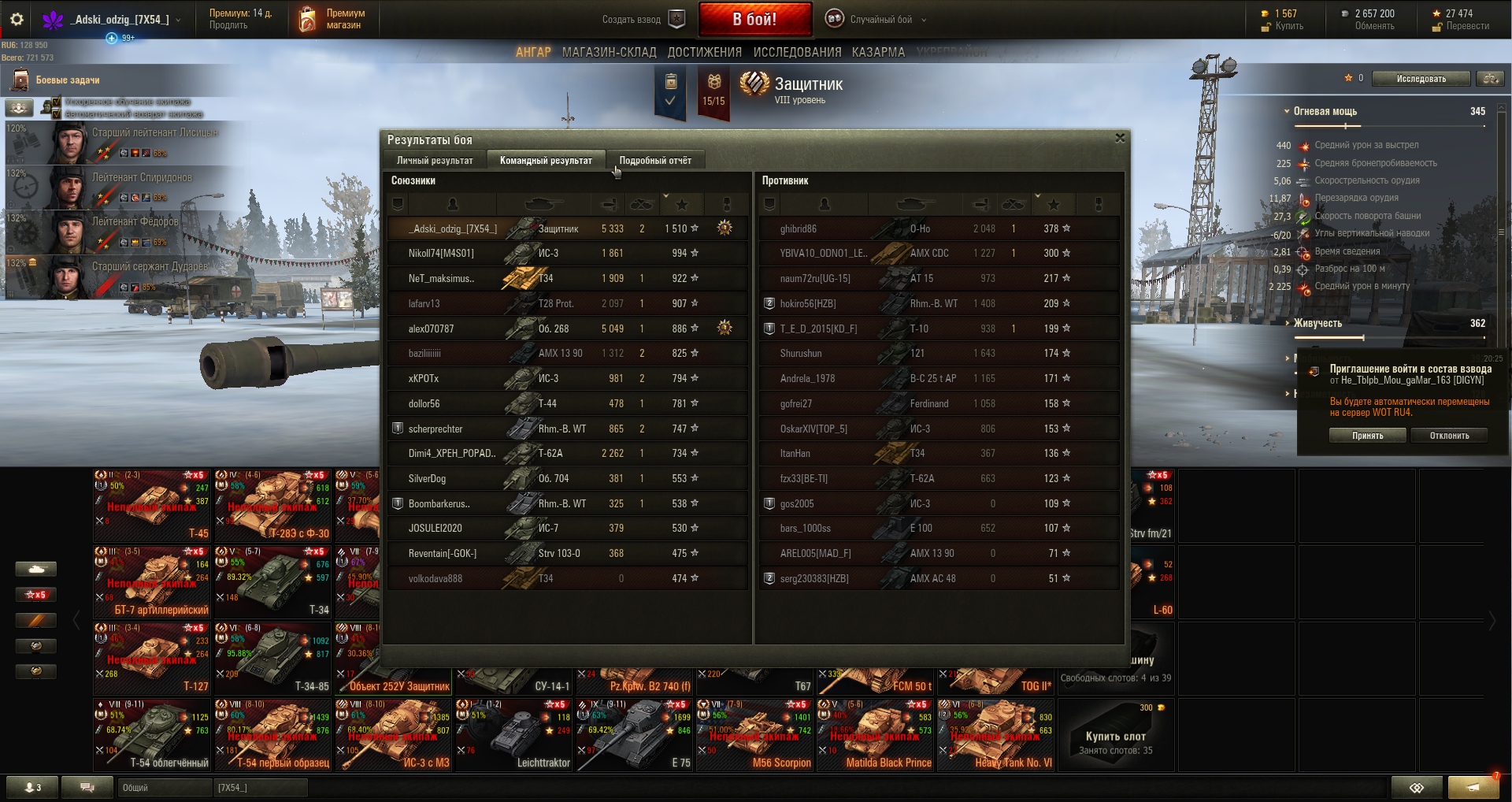
Task: Open the Подробный отчёт tab
Action: click(x=655, y=161)
